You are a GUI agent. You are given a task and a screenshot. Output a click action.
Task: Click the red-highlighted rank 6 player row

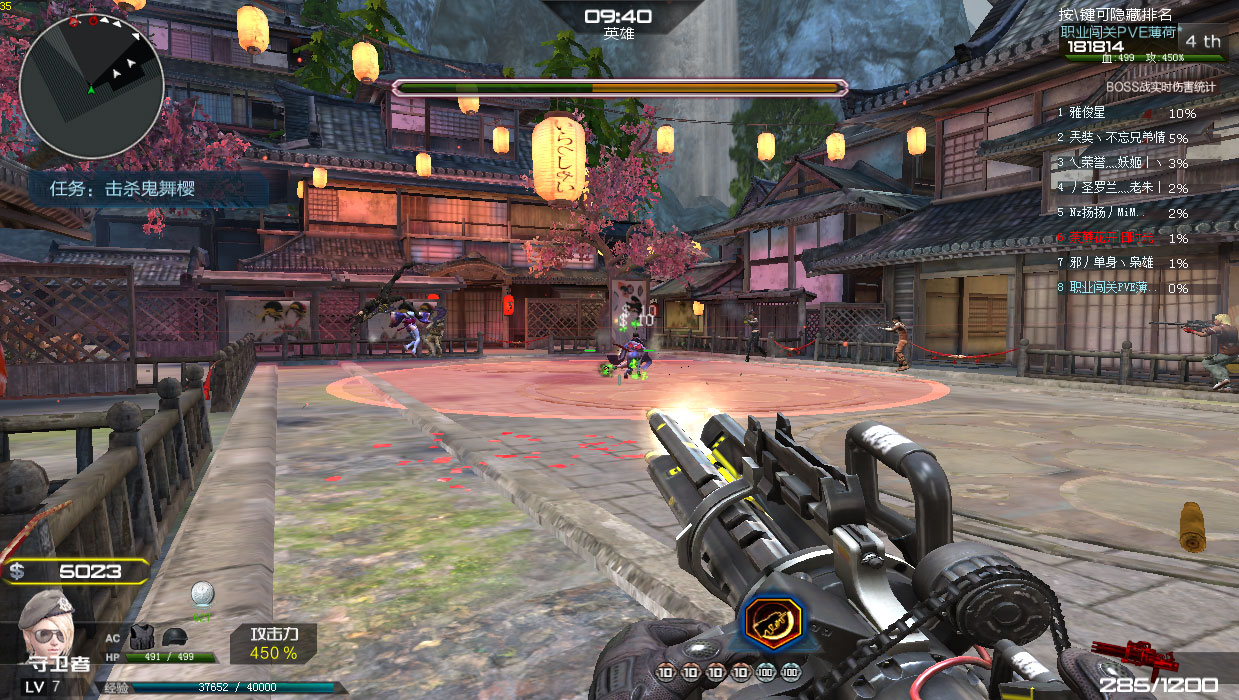pyautogui.click(x=1124, y=238)
